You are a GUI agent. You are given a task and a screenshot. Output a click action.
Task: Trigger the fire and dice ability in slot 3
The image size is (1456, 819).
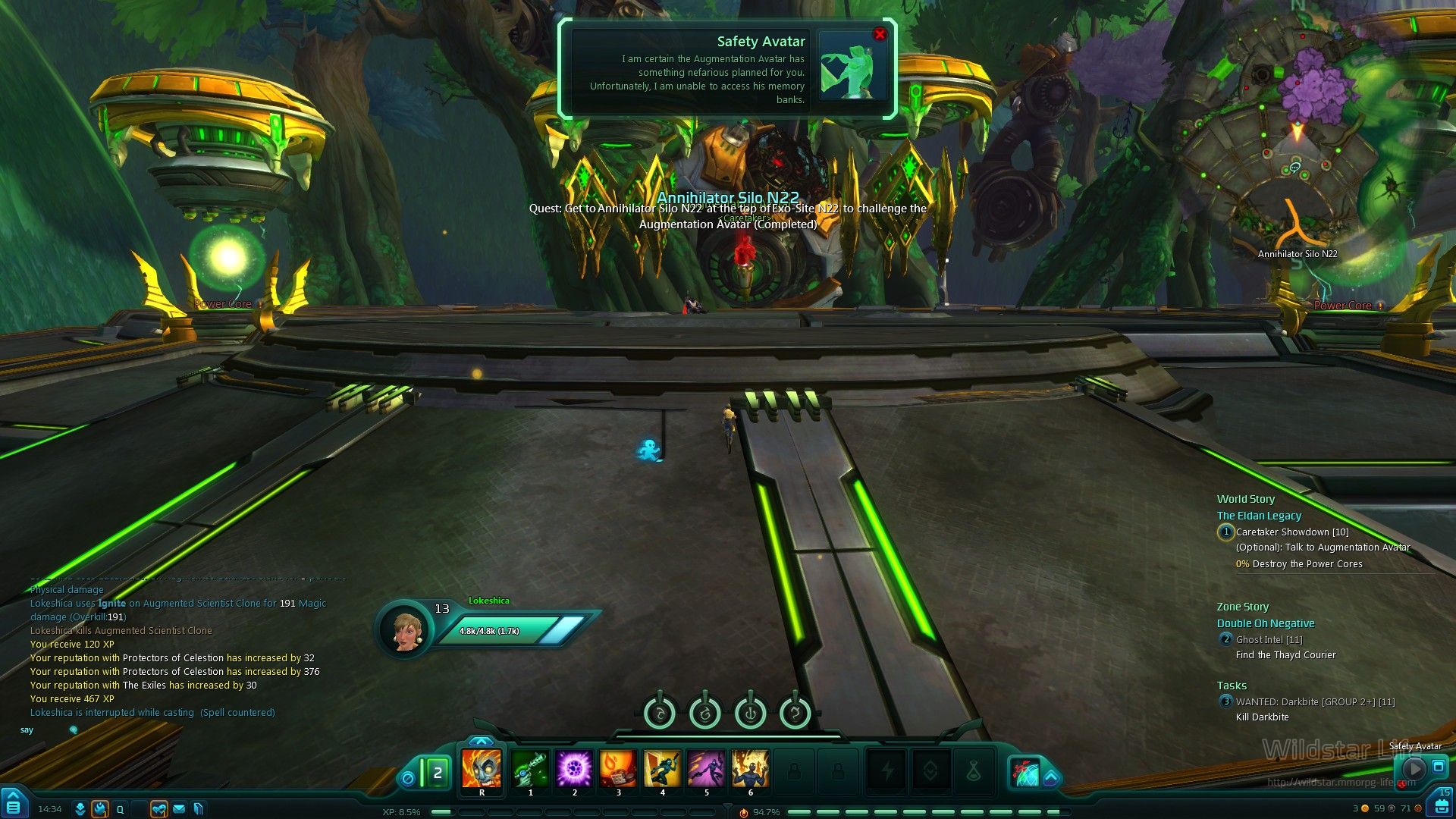(x=618, y=769)
